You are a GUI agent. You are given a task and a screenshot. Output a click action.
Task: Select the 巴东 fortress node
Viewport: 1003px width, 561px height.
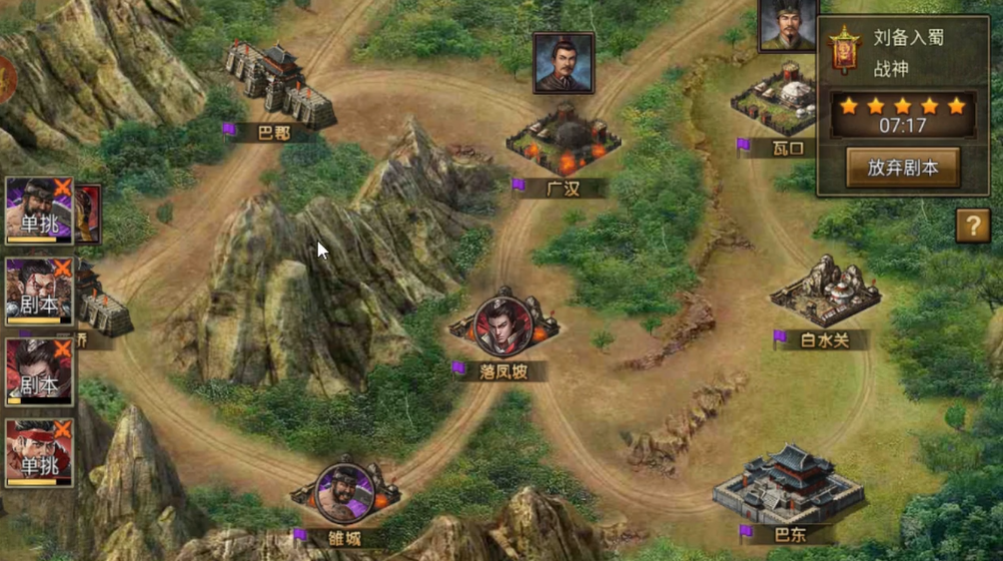788,486
